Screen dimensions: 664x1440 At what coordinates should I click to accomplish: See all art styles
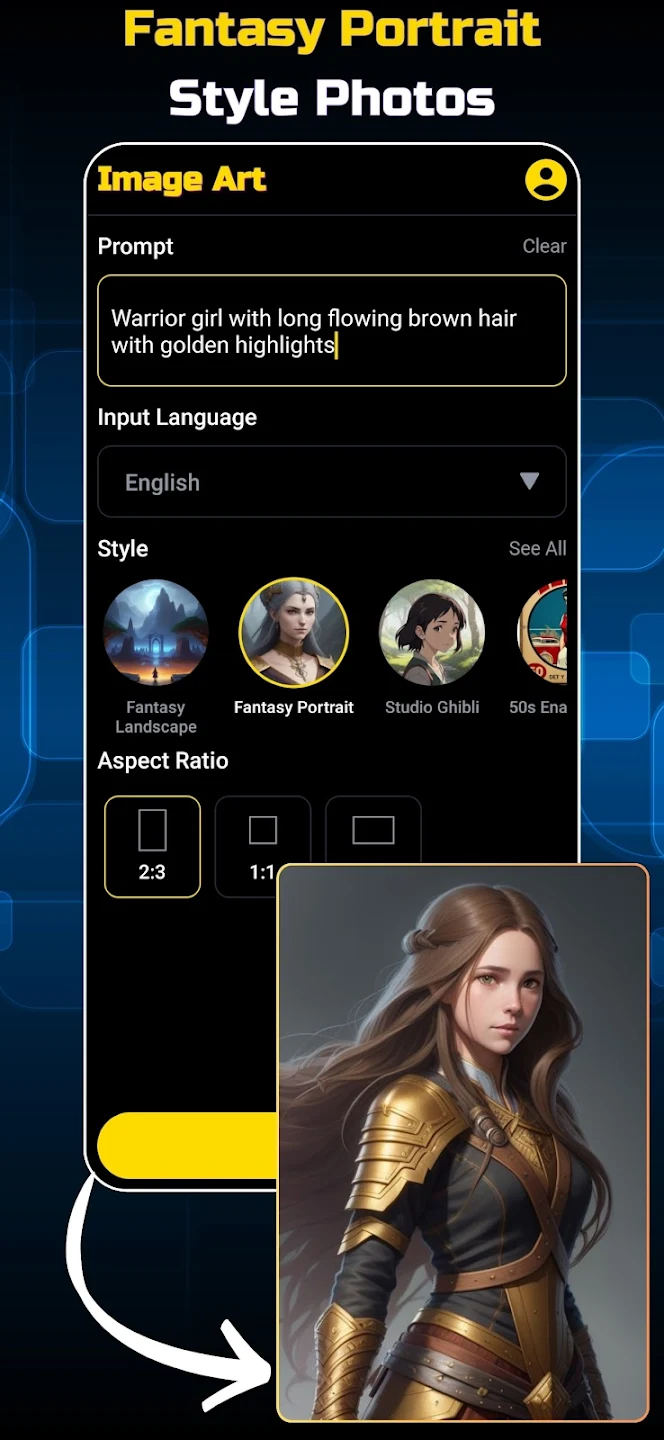537,548
